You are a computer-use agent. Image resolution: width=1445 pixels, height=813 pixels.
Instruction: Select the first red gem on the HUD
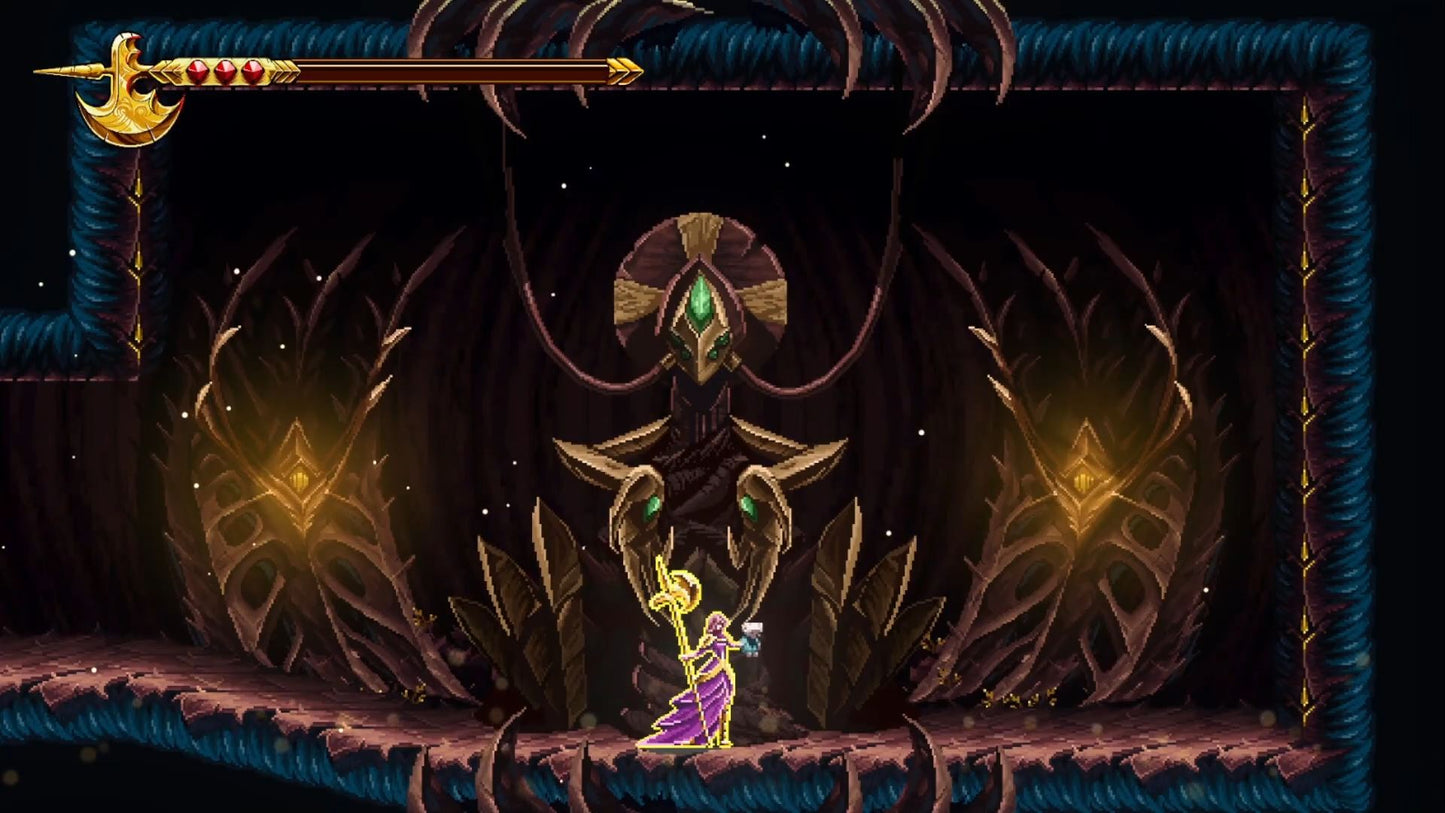(198, 70)
